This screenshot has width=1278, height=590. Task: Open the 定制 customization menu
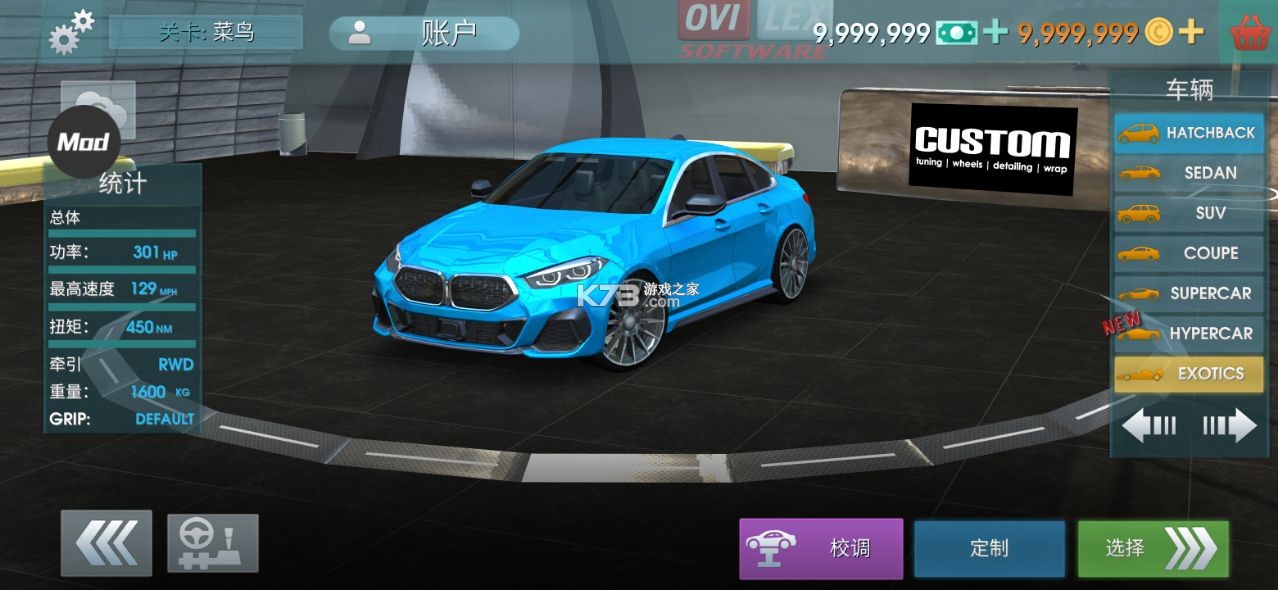click(989, 548)
